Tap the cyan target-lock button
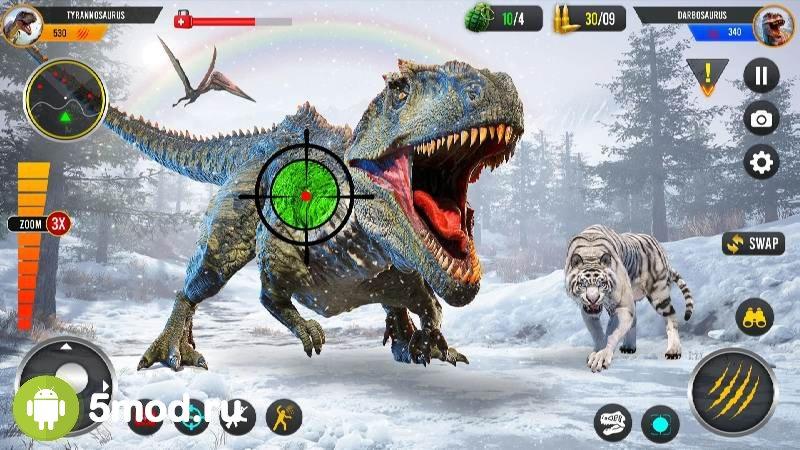 tap(660, 423)
